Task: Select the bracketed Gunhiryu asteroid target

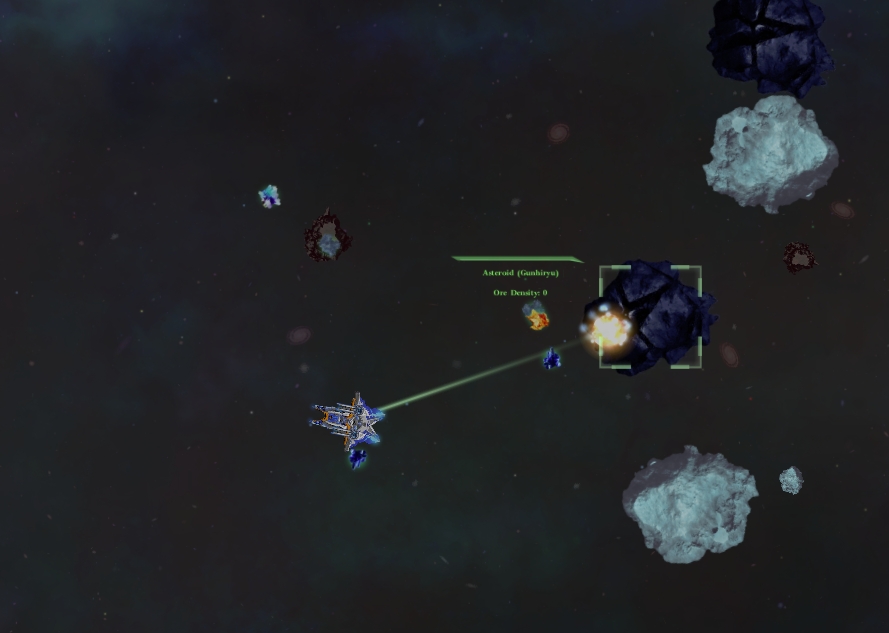Action: click(x=651, y=316)
